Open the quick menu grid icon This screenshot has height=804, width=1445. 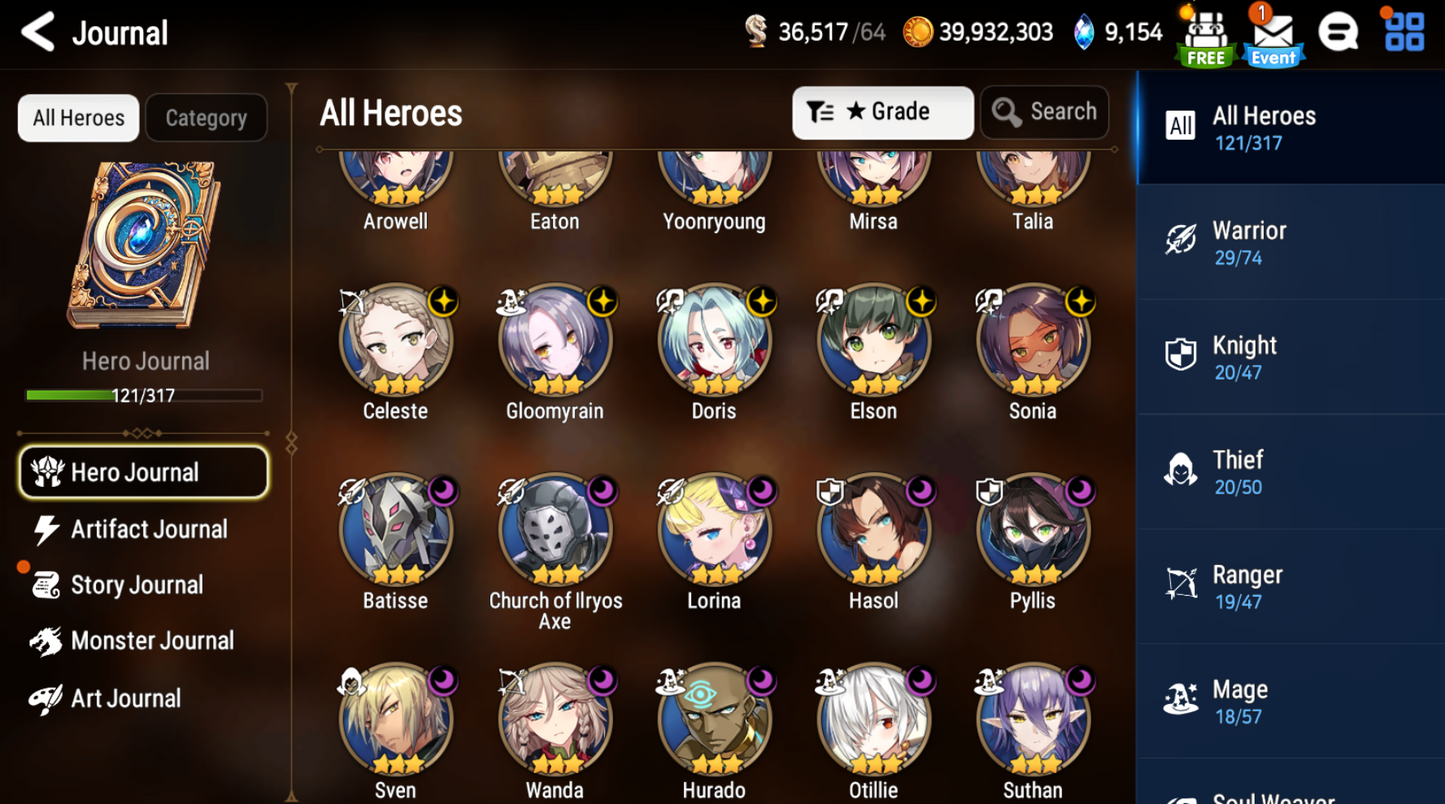[x=1403, y=32]
